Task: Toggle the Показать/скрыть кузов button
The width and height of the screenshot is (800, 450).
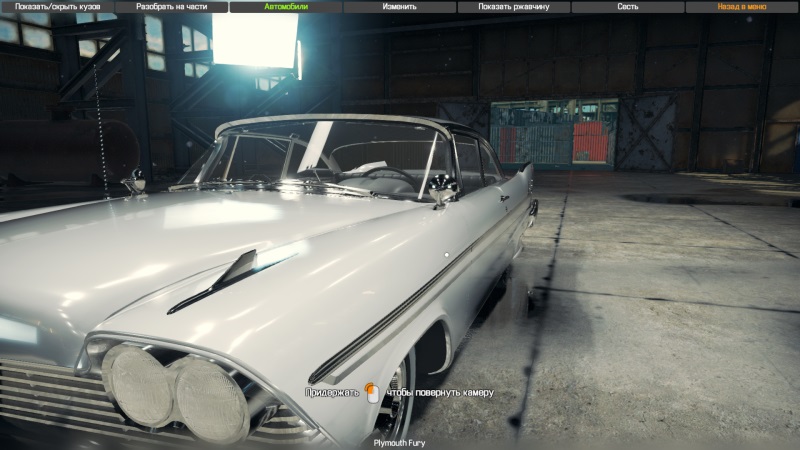Action: click(x=56, y=6)
